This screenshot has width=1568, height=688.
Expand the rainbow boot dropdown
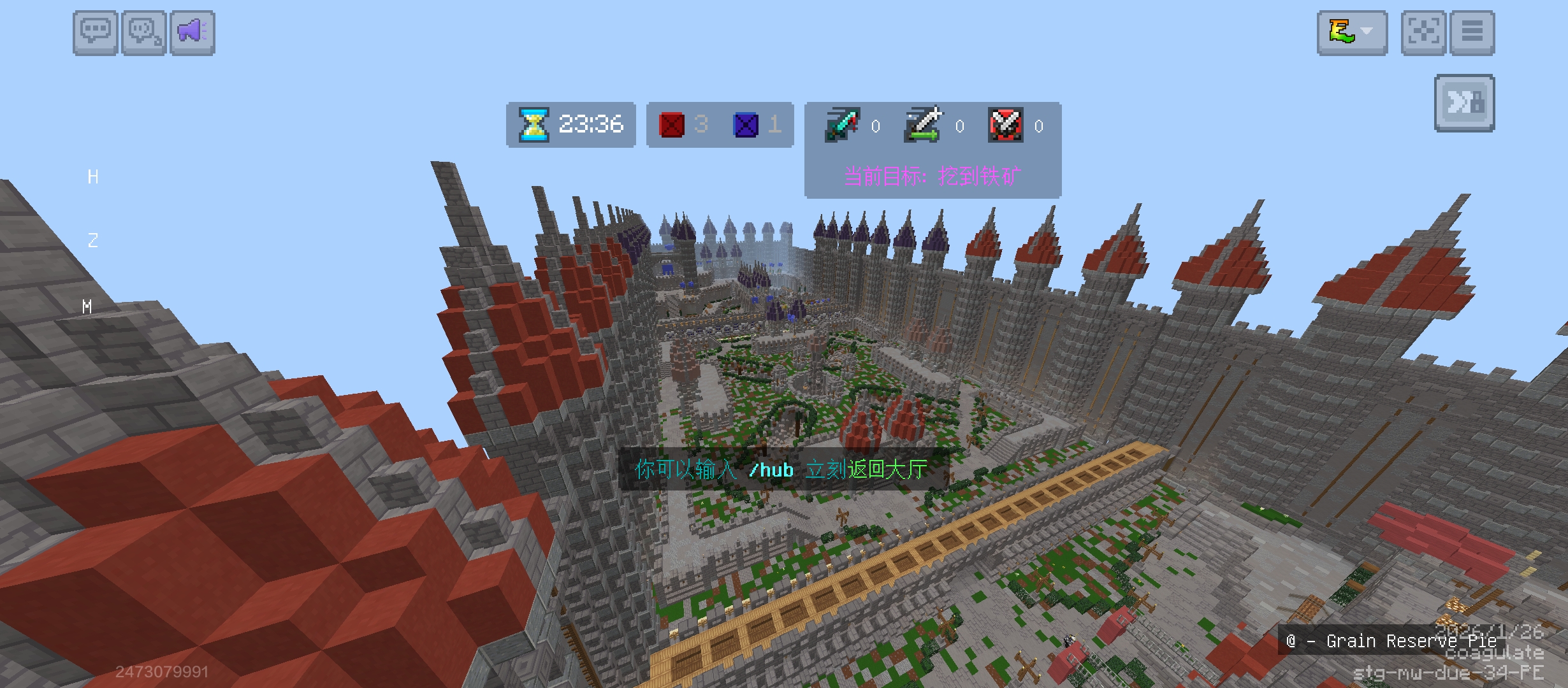click(x=1352, y=32)
